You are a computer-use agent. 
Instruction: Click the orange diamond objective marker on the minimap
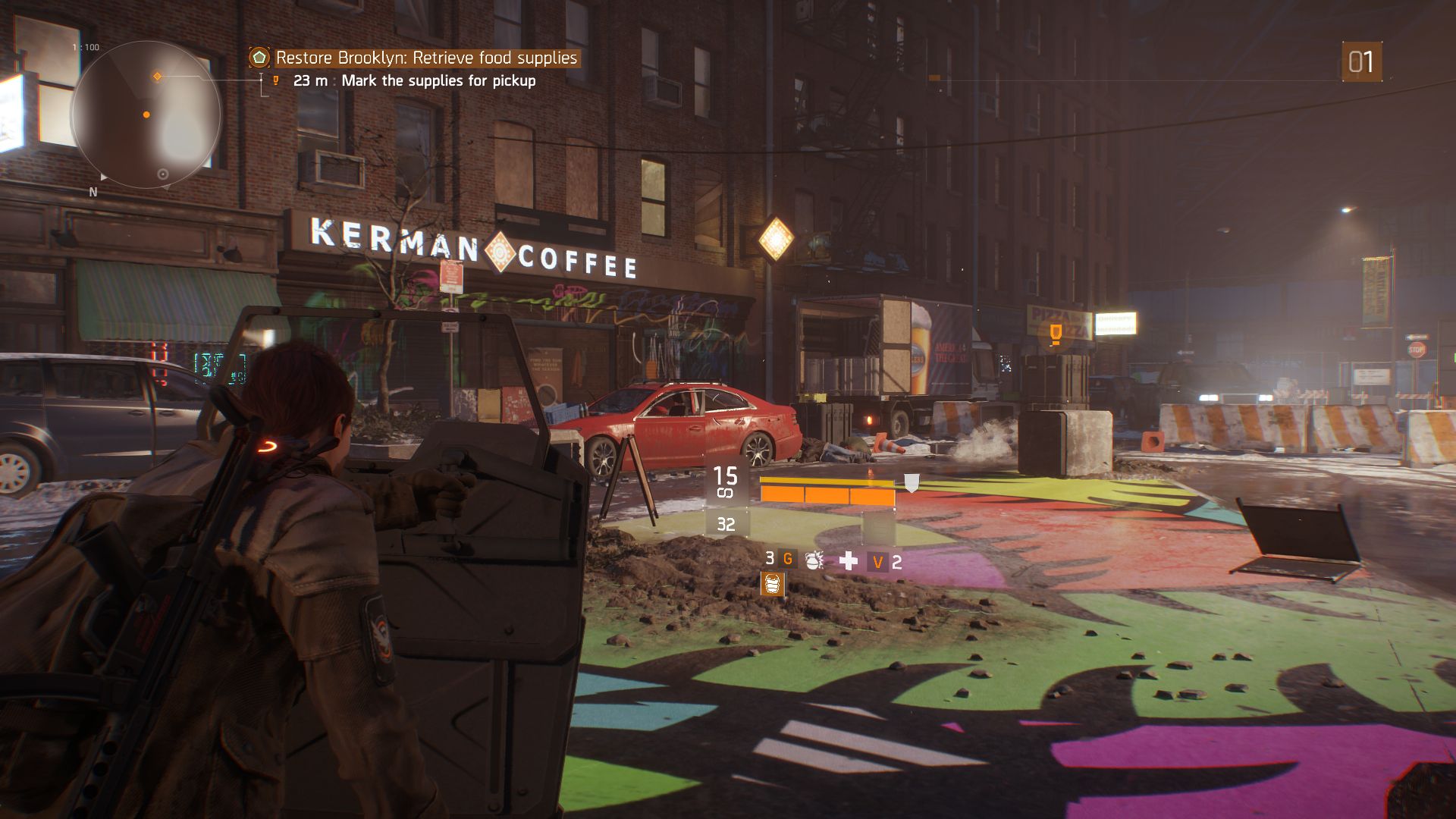158,77
